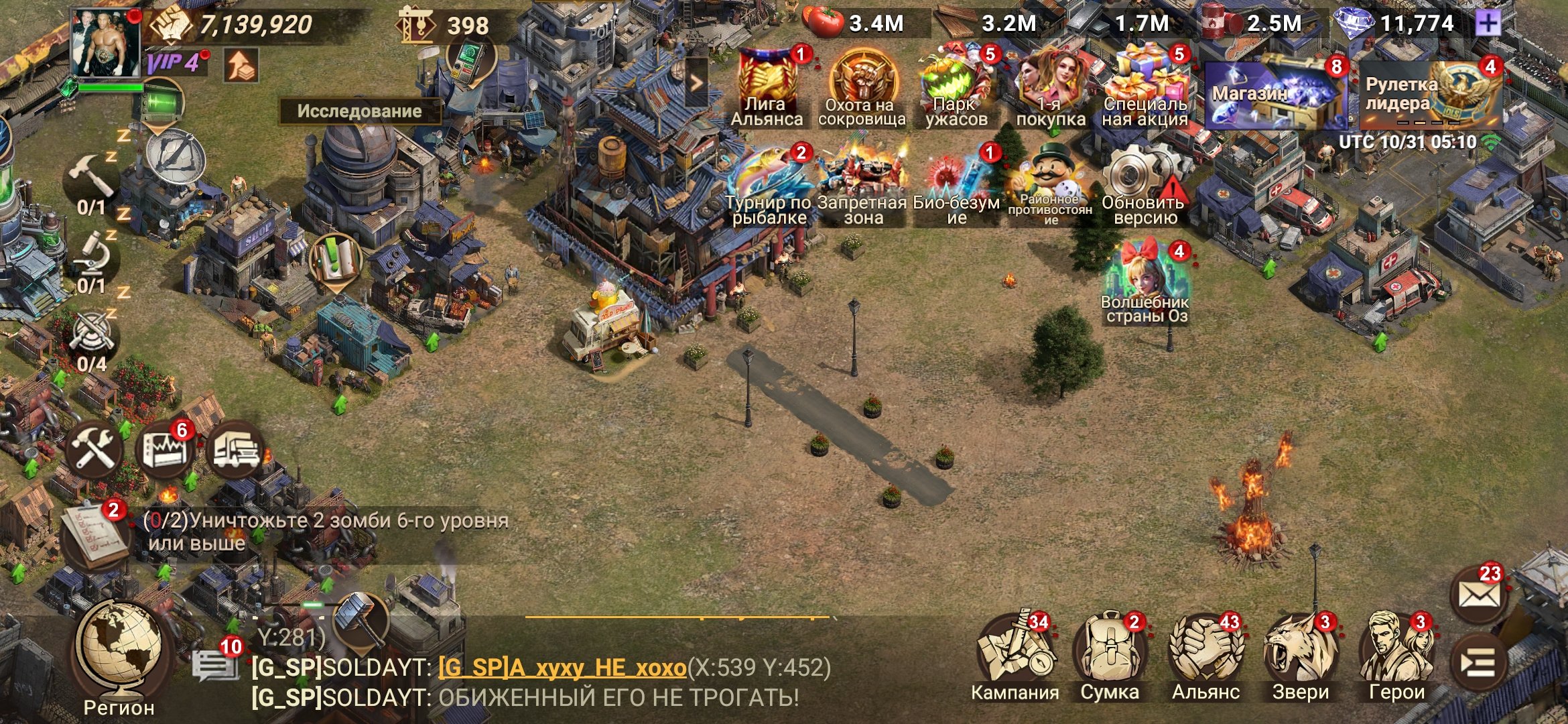Open the Магазин shop banner
This screenshot has width=1568, height=724.
point(1277,95)
